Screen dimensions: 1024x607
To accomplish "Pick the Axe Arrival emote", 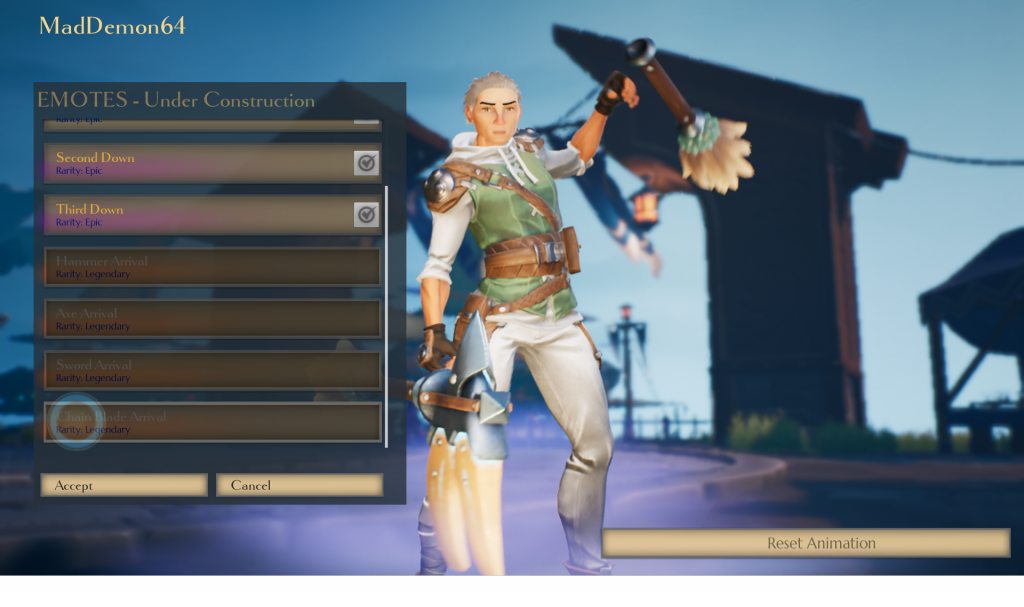I will tap(212, 319).
